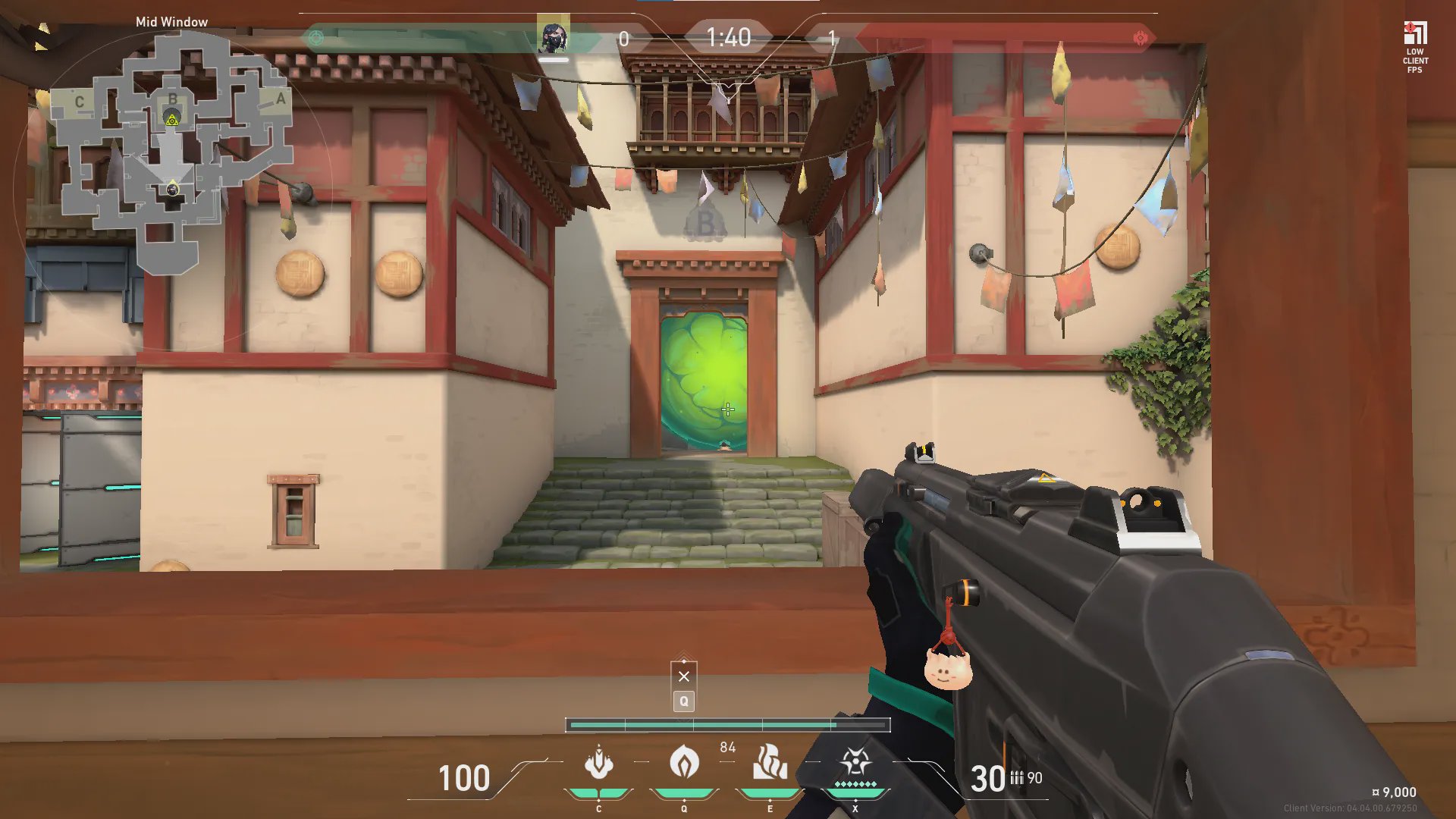1456x819 pixels.
Task: Click the X cancel icon above Q
Action: [684, 676]
